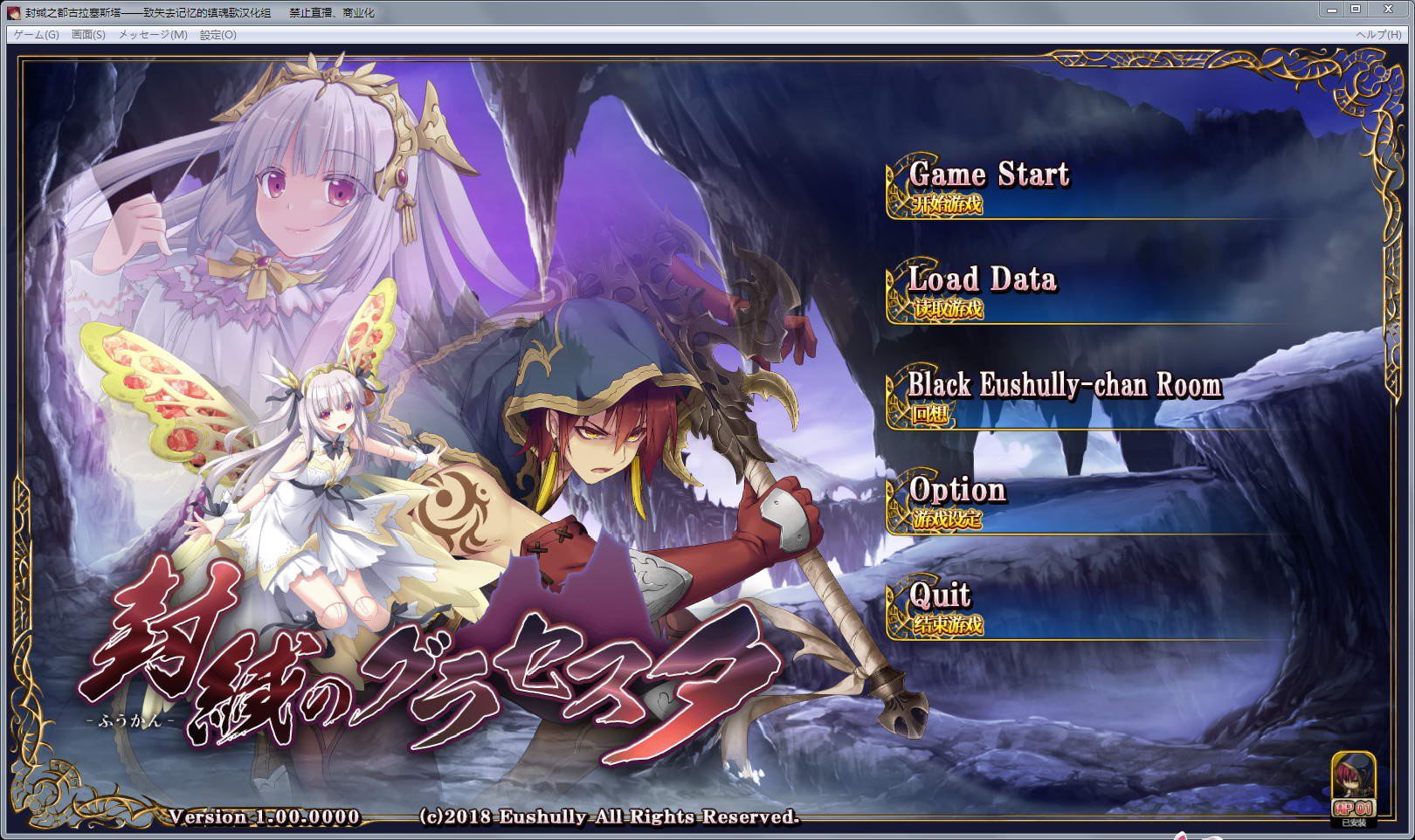Select the golden crest beside Game Start

(x=894, y=186)
